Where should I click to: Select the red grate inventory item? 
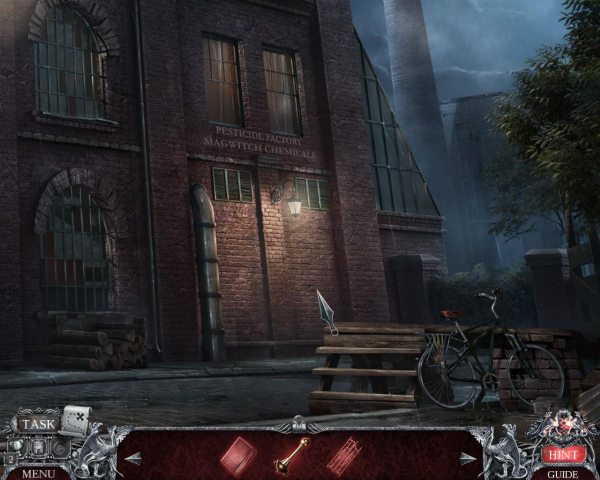click(x=343, y=453)
